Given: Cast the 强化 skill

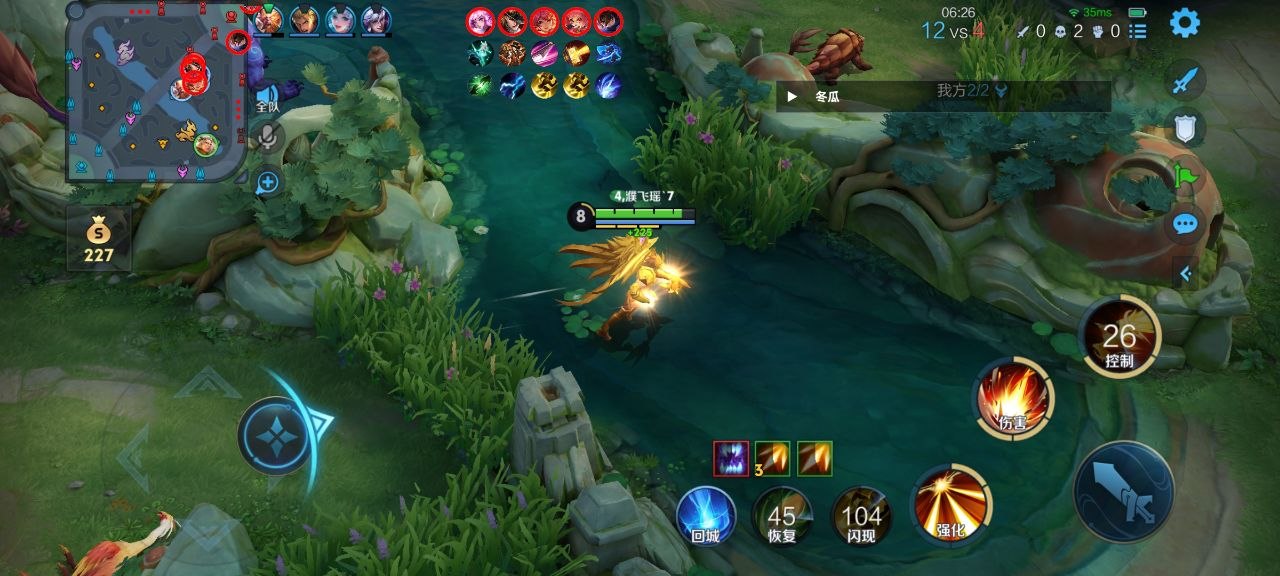Looking at the screenshot, I should (x=950, y=504).
